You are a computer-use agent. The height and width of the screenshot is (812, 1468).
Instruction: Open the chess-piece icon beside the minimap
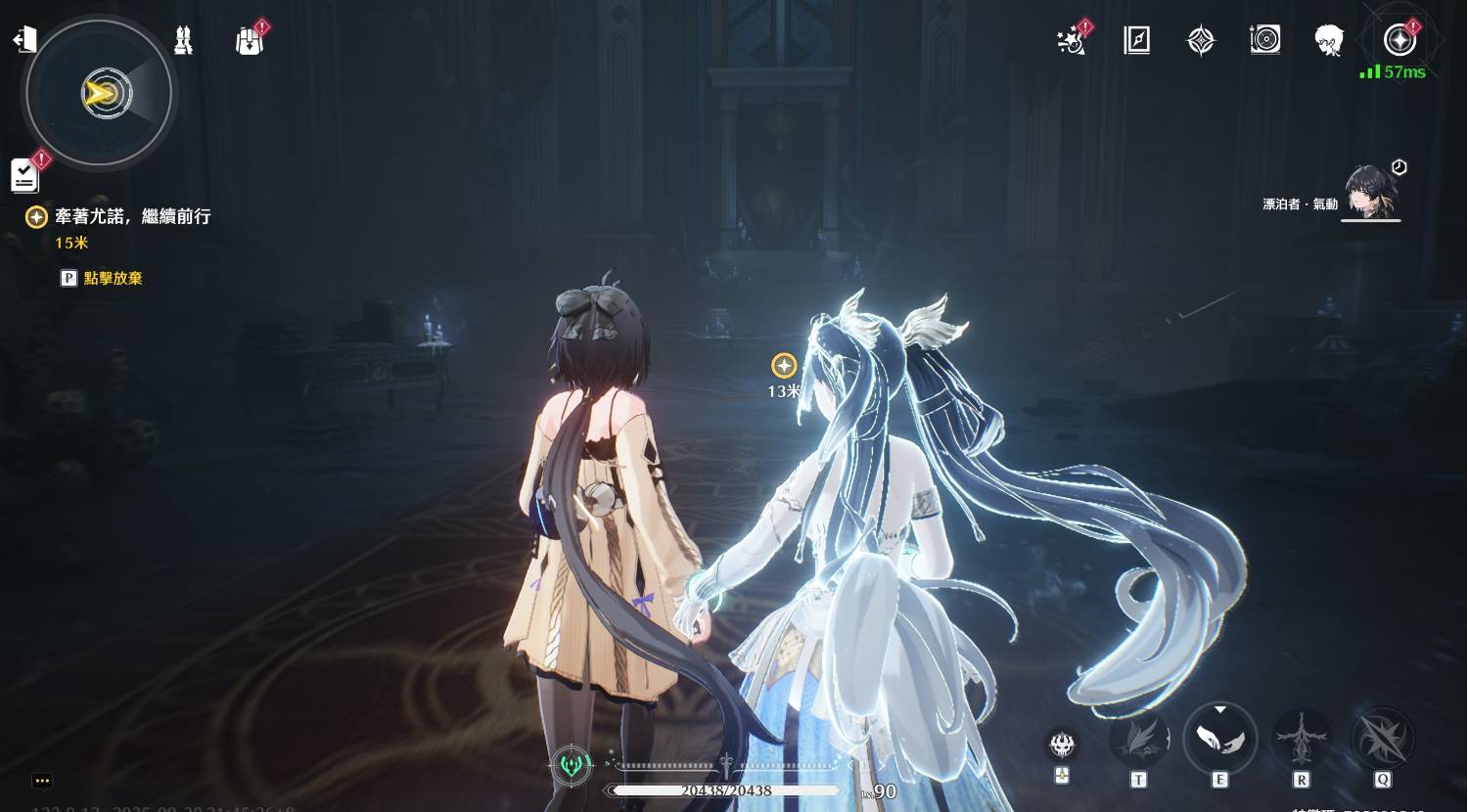(183, 40)
